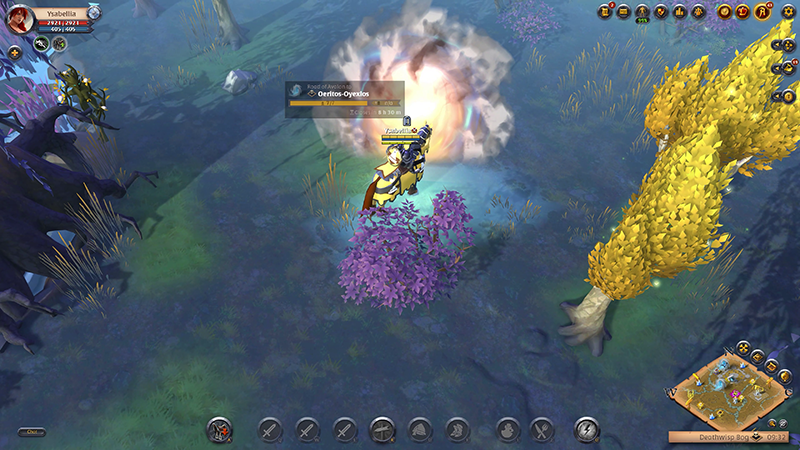The width and height of the screenshot is (800, 450).
Task: Activate the lightning bolt round button
Action: click(587, 430)
